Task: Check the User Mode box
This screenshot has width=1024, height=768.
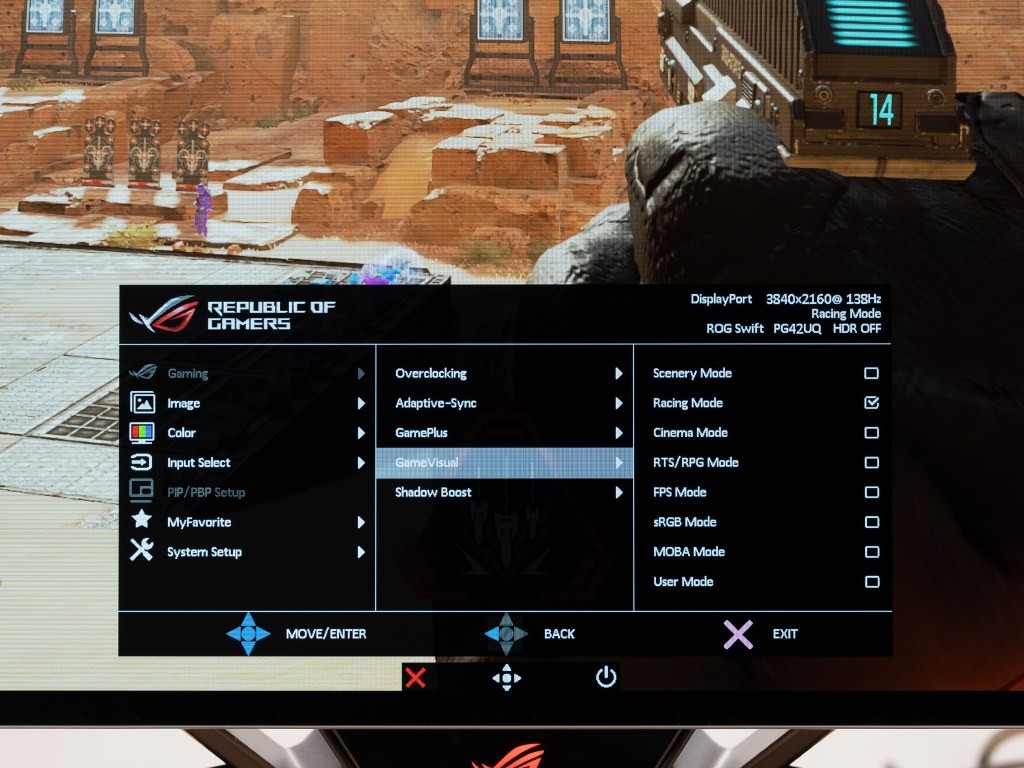Action: pyautogui.click(x=871, y=582)
